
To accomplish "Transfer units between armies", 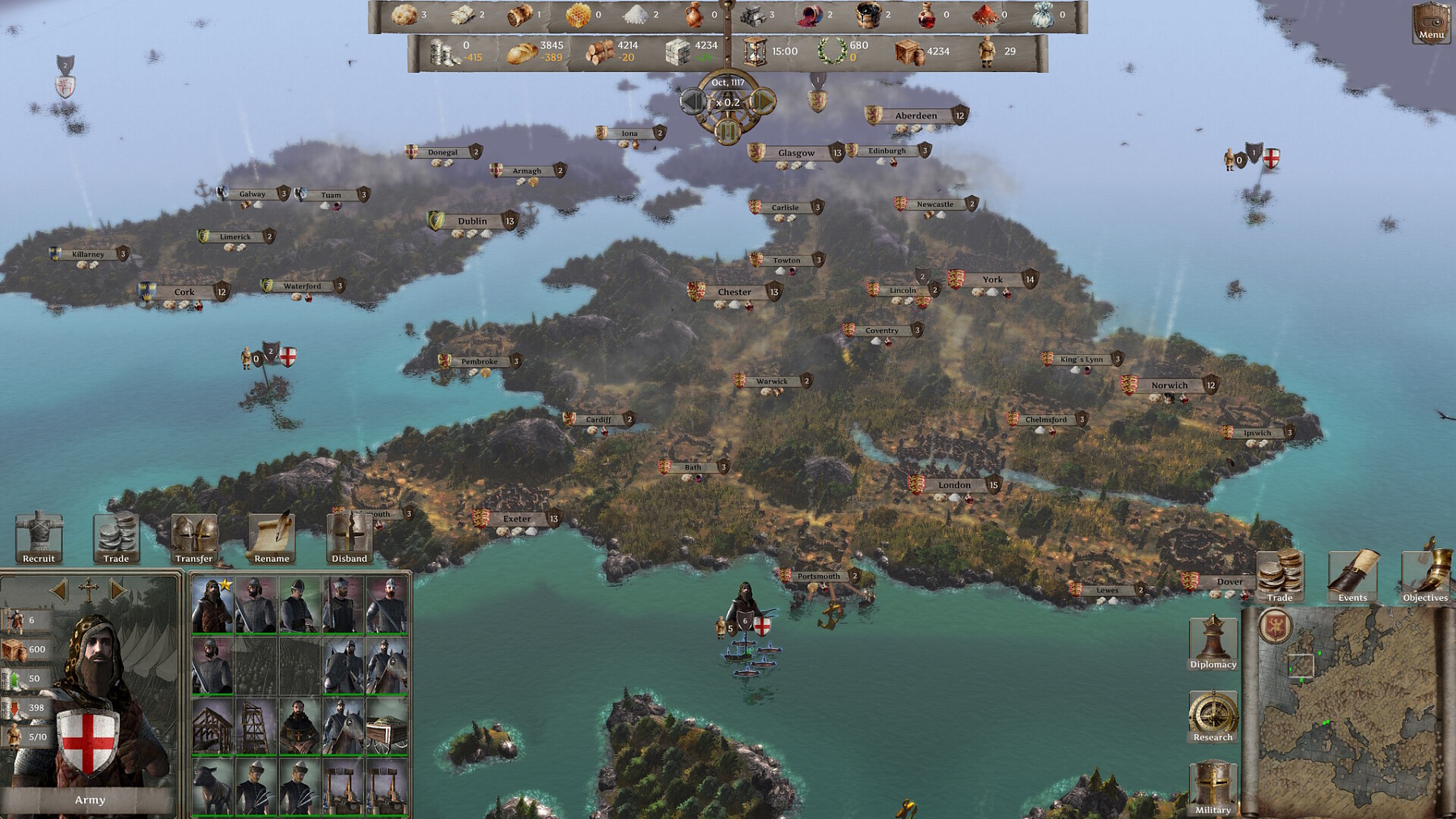I will click(x=194, y=538).
